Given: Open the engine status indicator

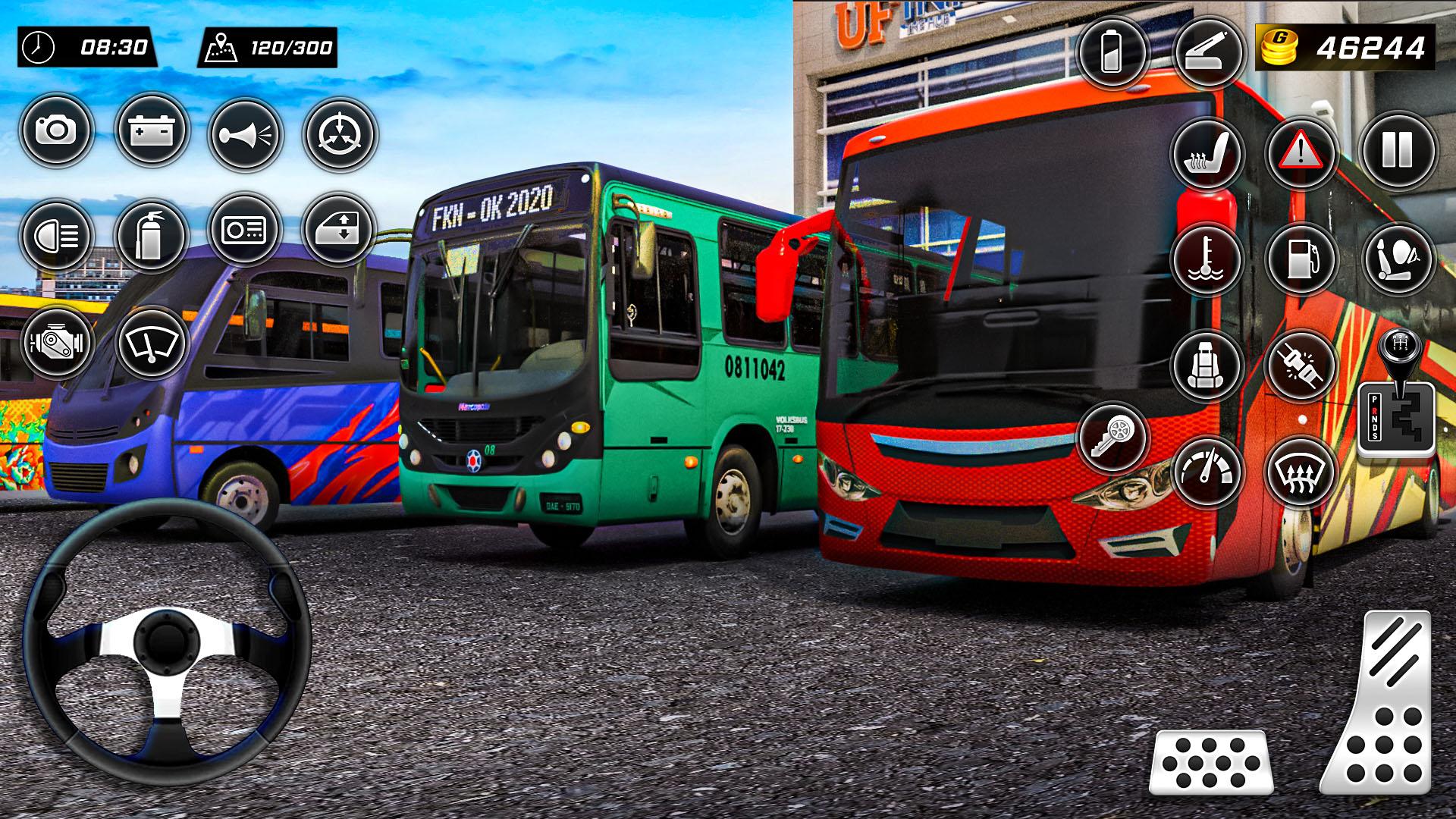Looking at the screenshot, I should 57,345.
